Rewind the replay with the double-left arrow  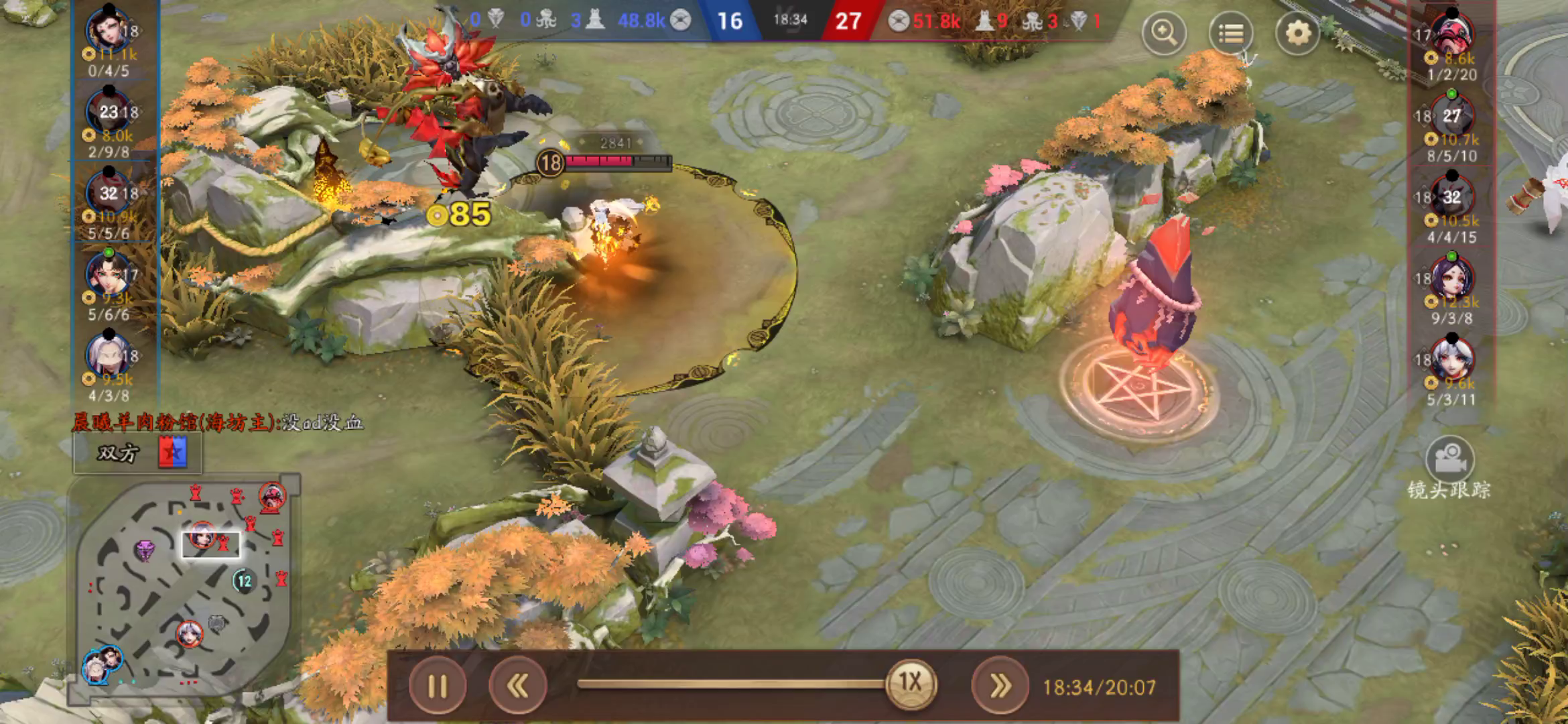517,686
